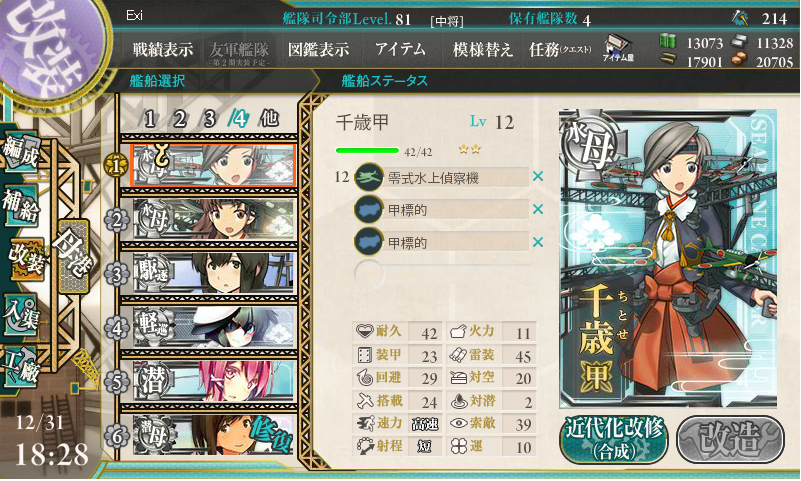This screenshot has height=481, width=801.
Task: Open the 模様替え furniture menu
Action: [x=482, y=49]
